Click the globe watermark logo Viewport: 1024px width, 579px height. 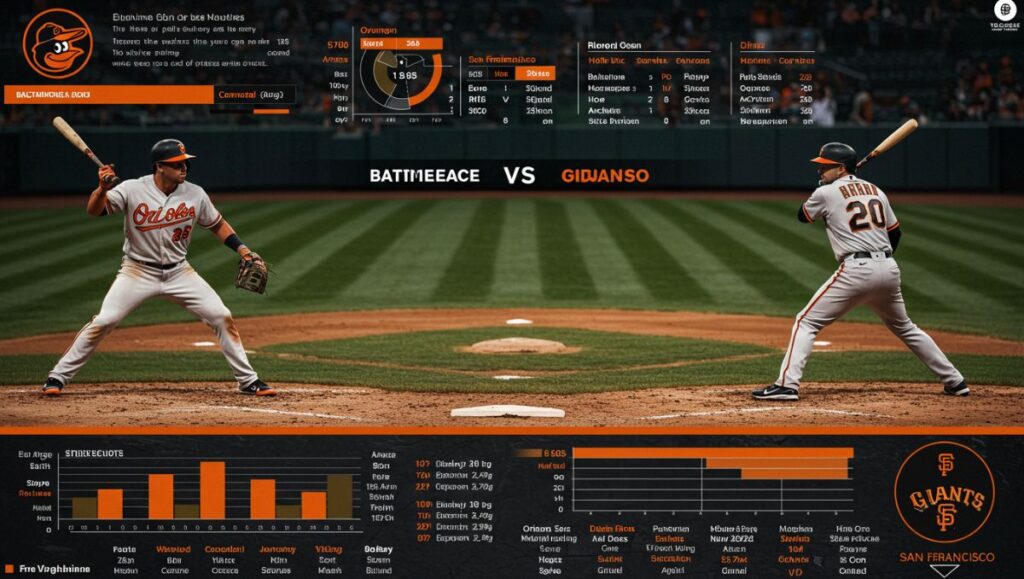(1004, 11)
